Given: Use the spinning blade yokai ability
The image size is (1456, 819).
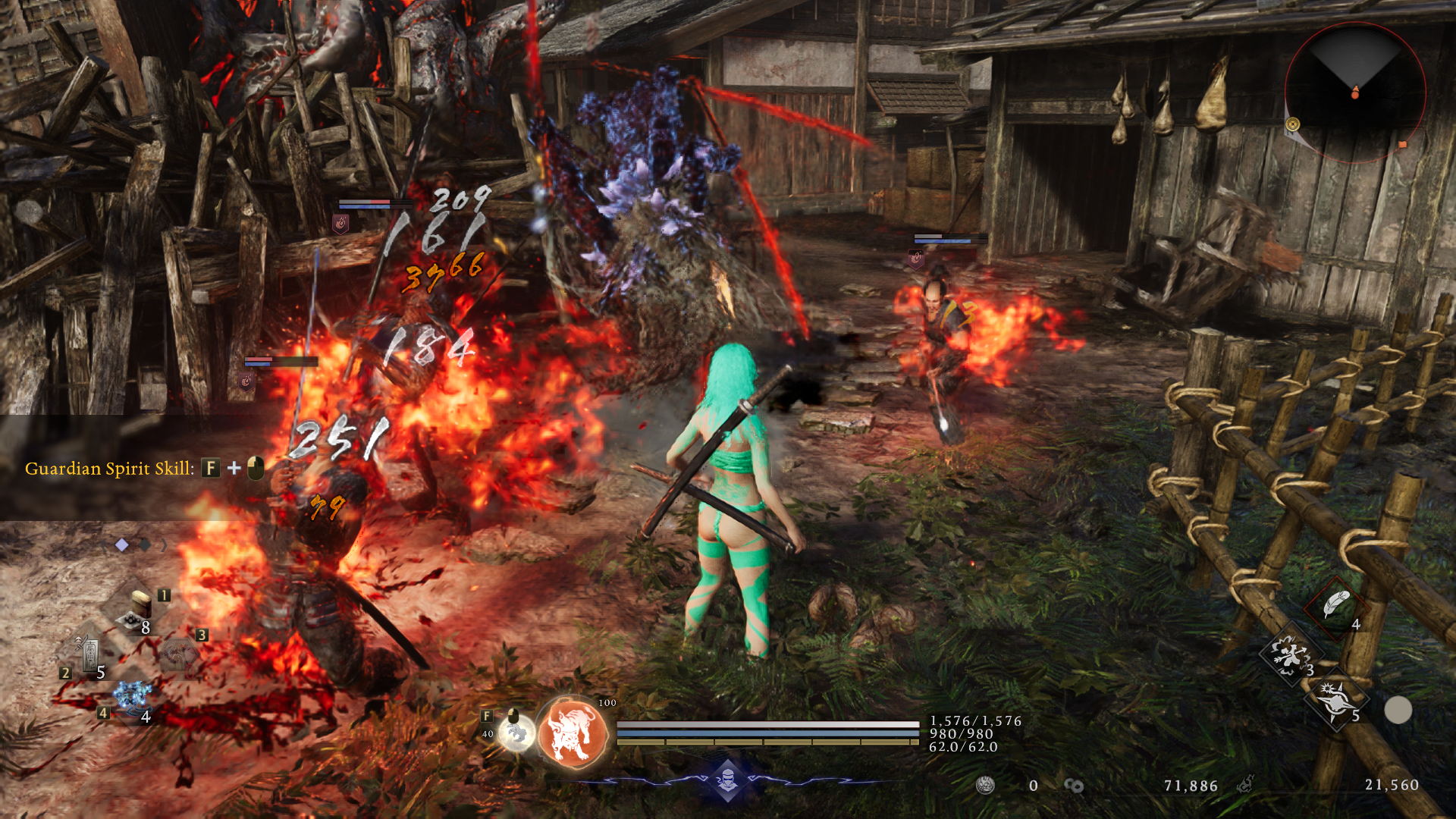Looking at the screenshot, I should (1335, 701).
